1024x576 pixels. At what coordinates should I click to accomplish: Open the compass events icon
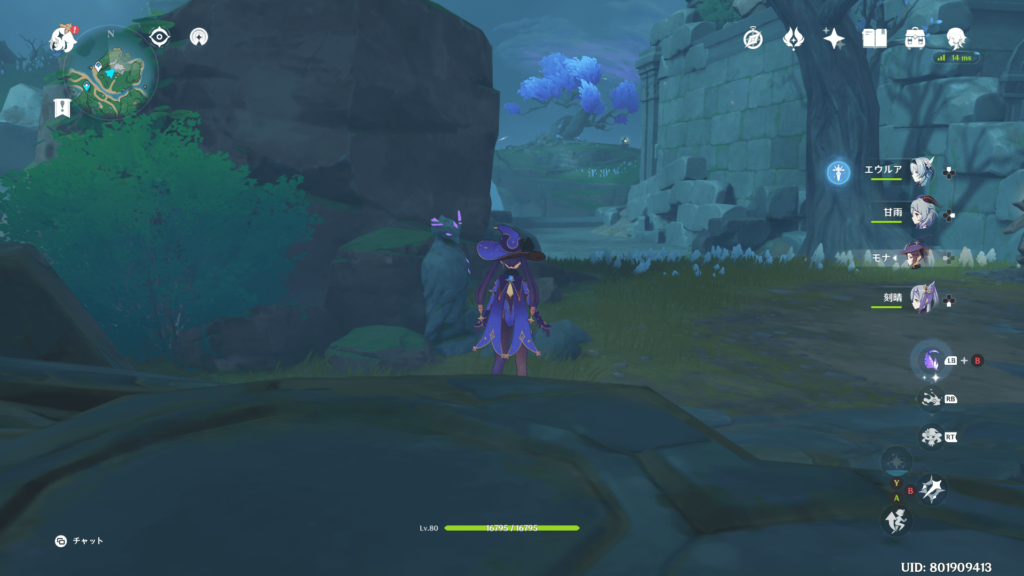click(x=753, y=38)
